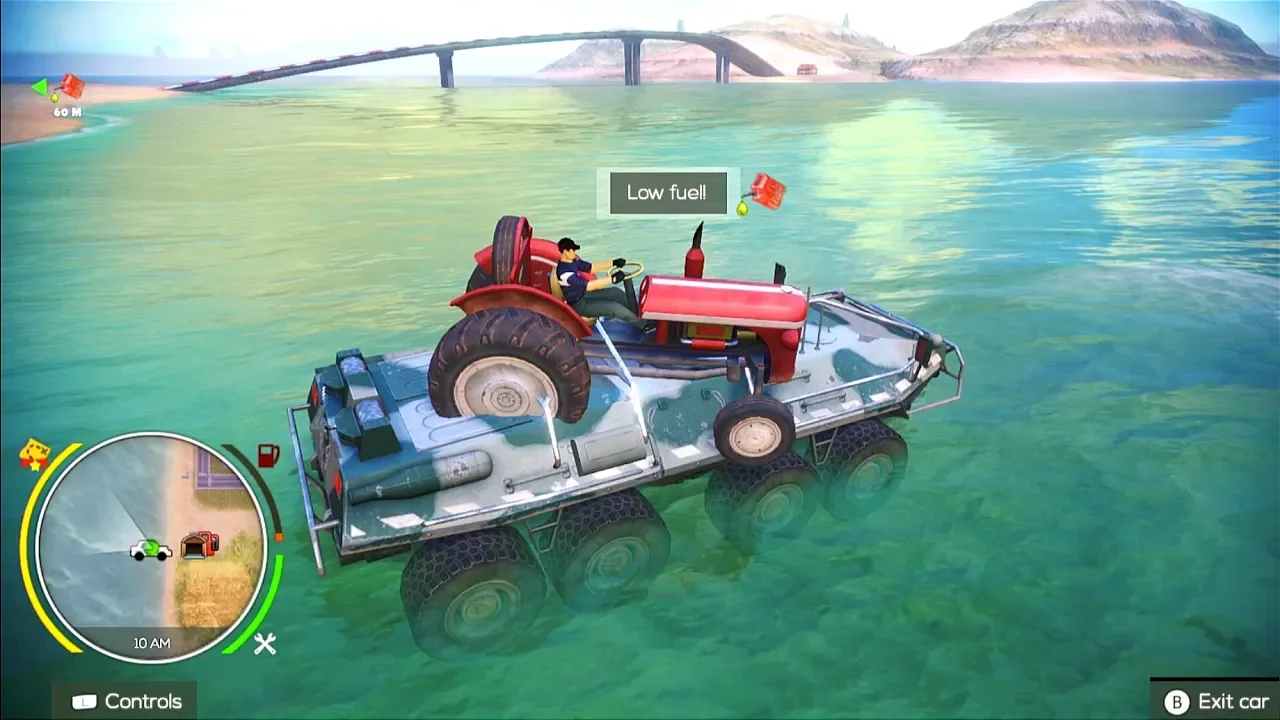Click the white car marker on the minimap
This screenshot has height=720, width=1280.
pyautogui.click(x=150, y=549)
